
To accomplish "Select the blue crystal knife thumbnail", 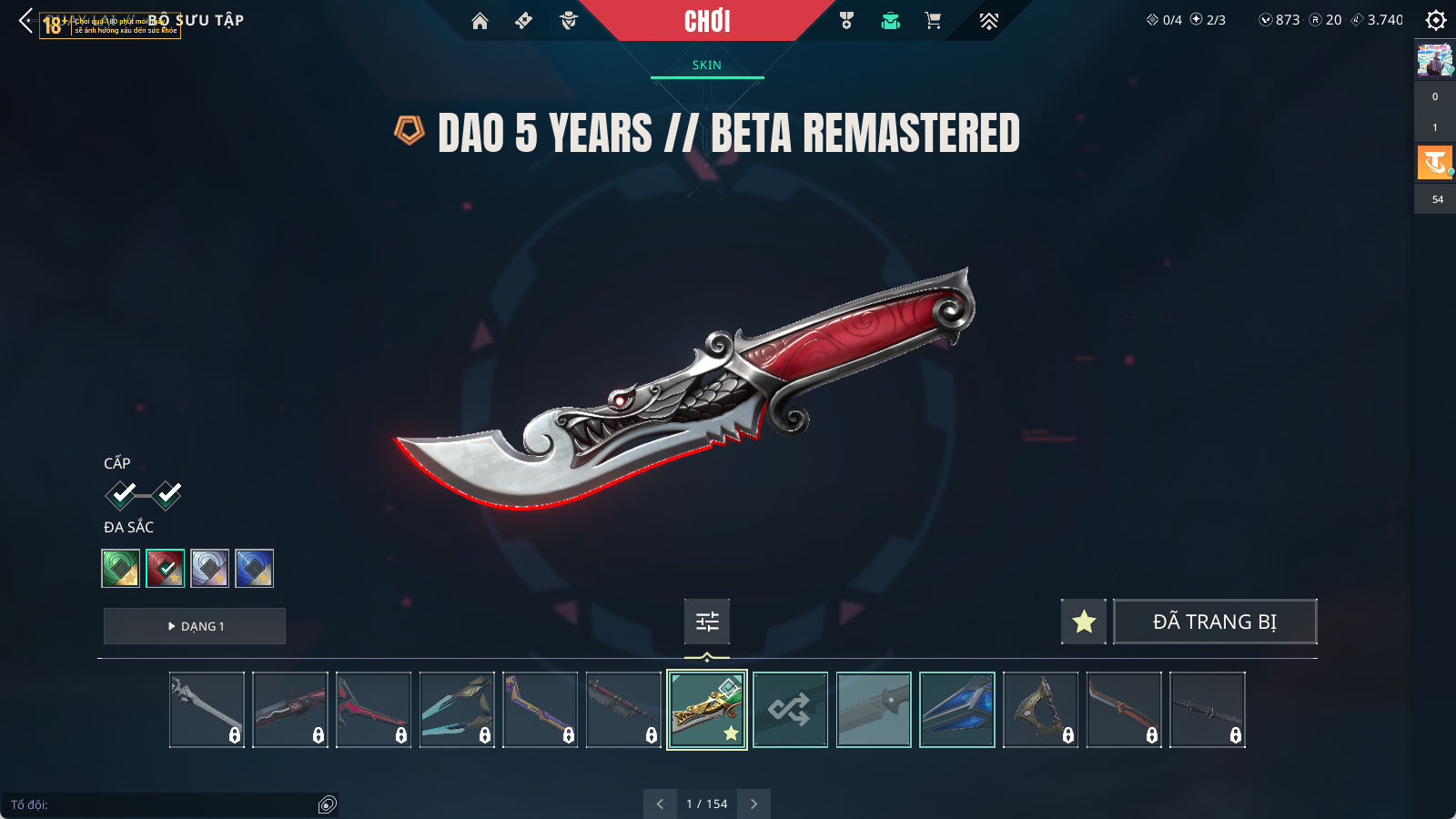I will pyautogui.click(x=957, y=710).
